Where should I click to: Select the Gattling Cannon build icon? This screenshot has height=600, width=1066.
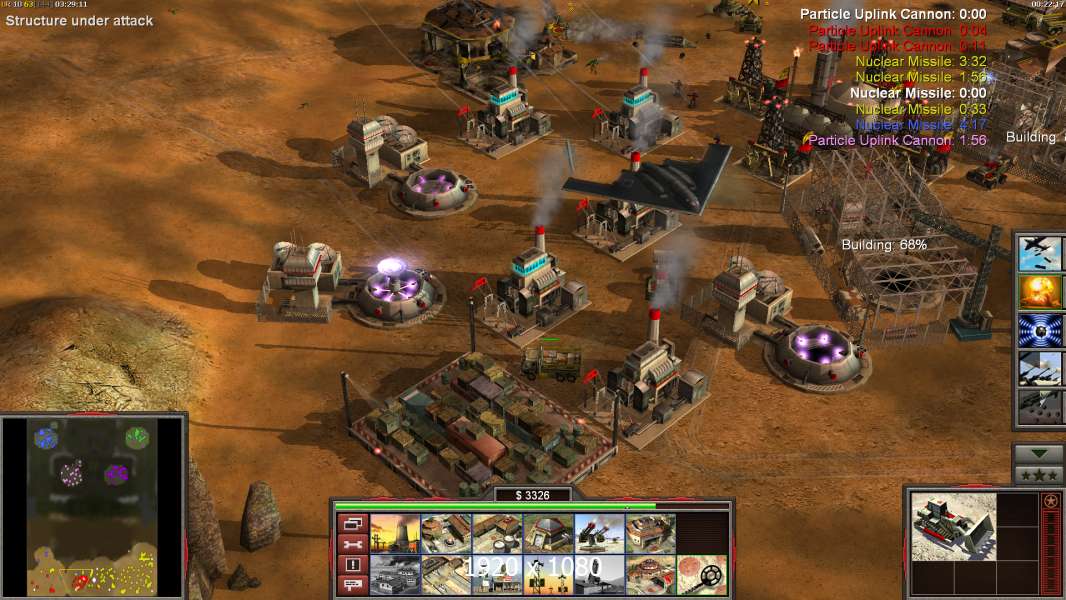tap(599, 534)
